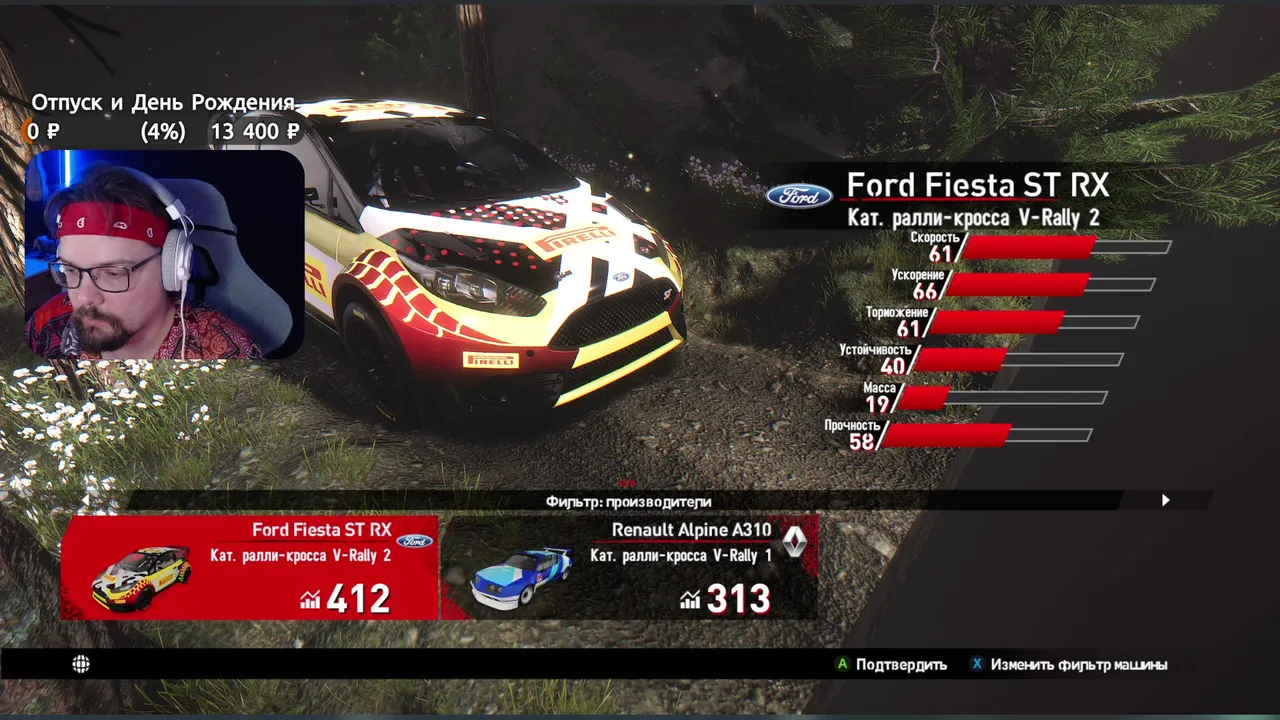Screen dimensions: 1280x720
Task: Choose the Renault Alpine A310 car card
Action: 630,567
